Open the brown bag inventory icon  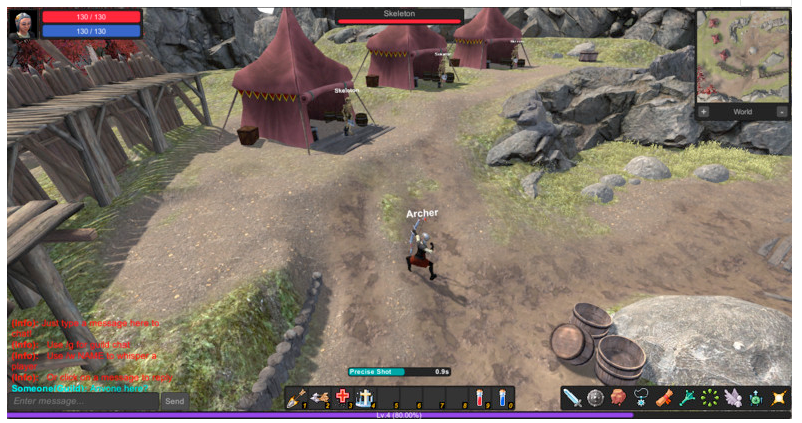click(x=618, y=398)
